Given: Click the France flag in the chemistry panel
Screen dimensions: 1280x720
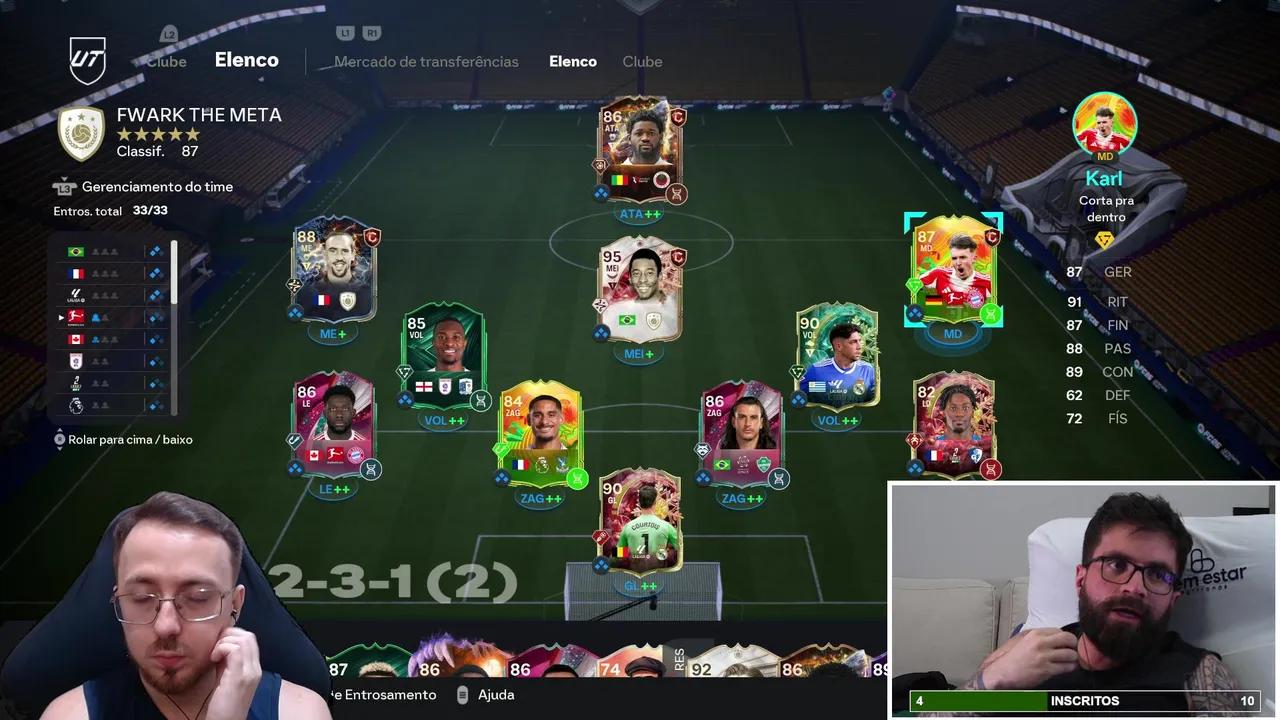Looking at the screenshot, I should [x=76, y=272].
